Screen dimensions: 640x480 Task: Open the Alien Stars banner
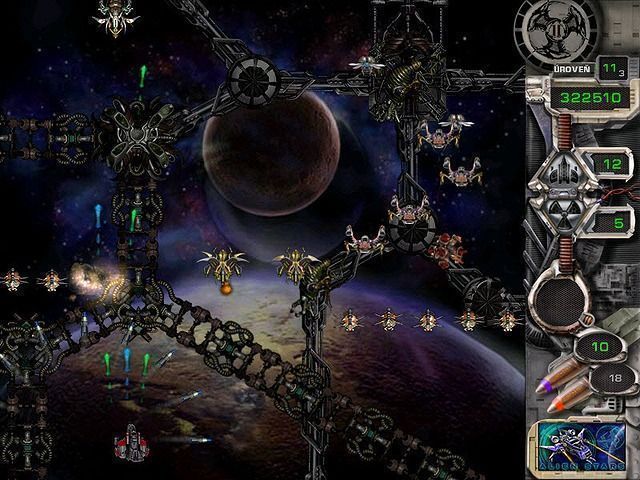click(x=580, y=445)
